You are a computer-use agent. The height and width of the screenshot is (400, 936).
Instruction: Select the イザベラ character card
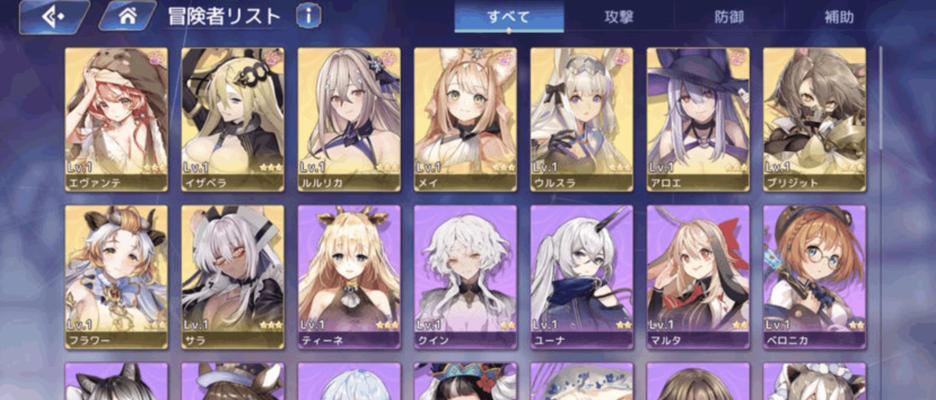[232, 119]
